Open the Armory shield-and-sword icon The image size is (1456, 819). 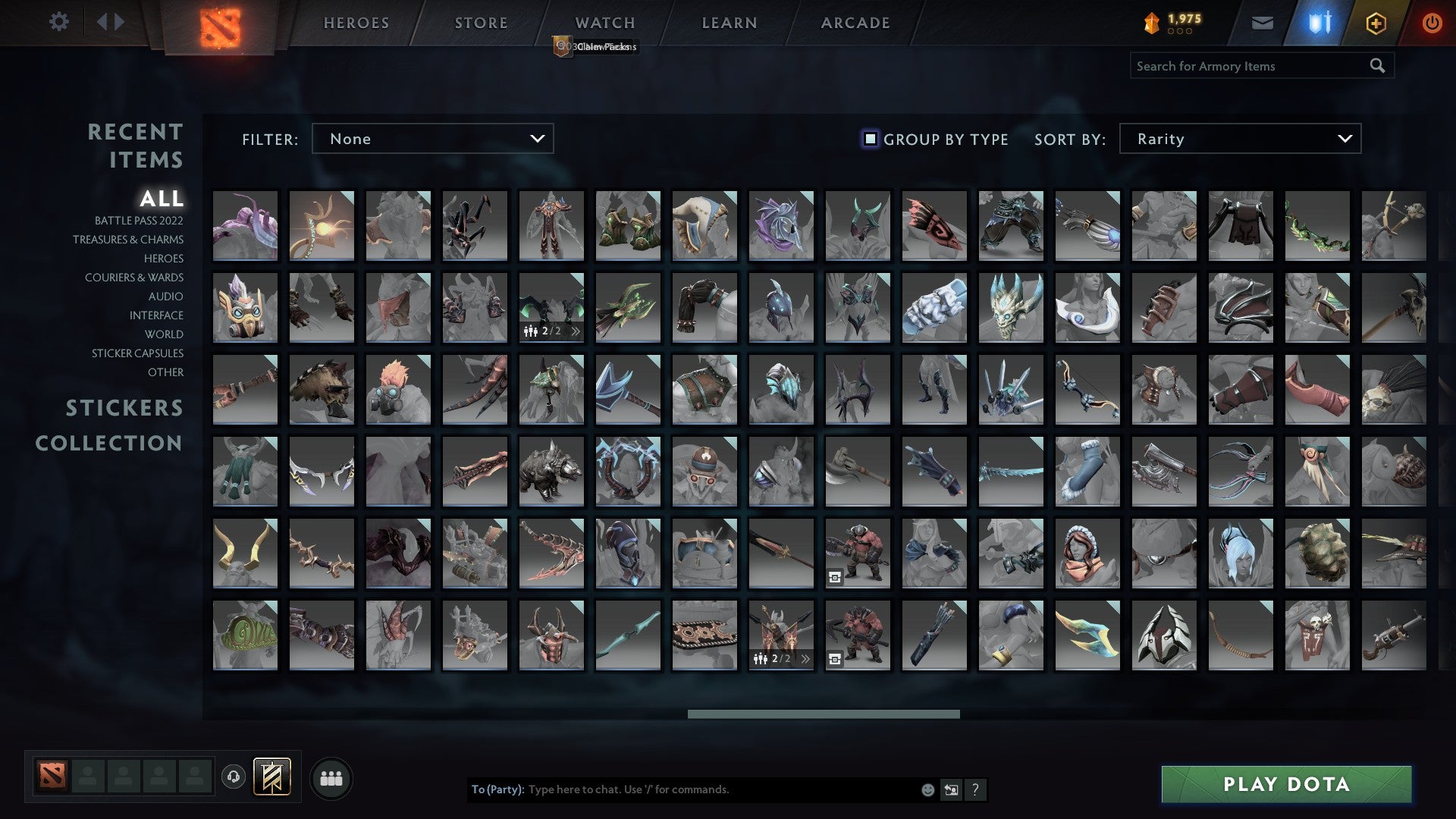(x=1319, y=23)
